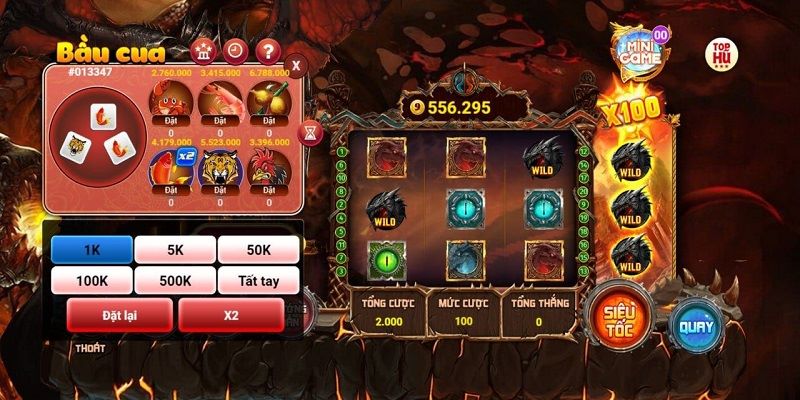Open the Bầu cua help question mark
The height and width of the screenshot is (400, 800).
(x=266, y=51)
